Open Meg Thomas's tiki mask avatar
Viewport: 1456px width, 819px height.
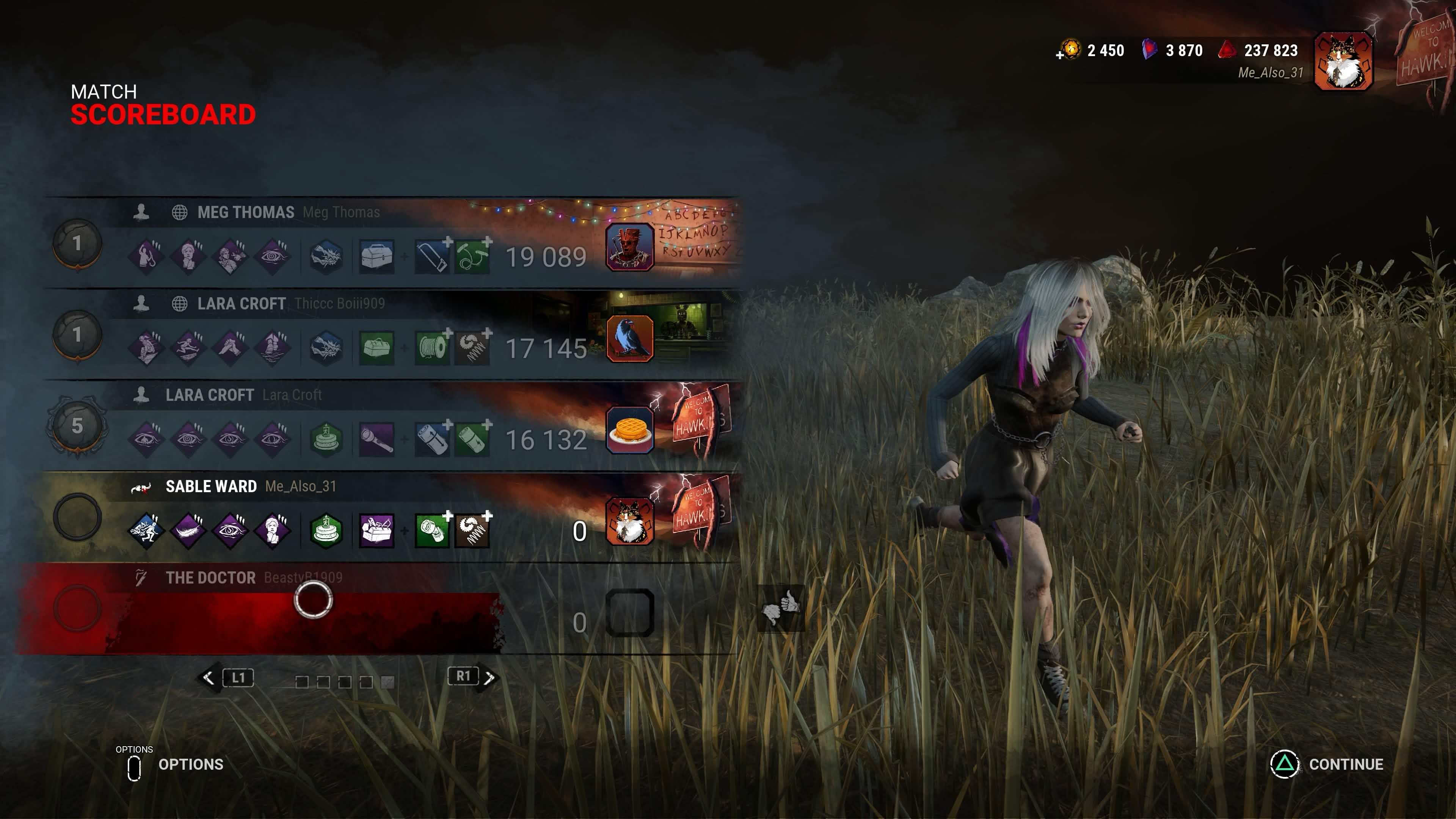(x=630, y=247)
